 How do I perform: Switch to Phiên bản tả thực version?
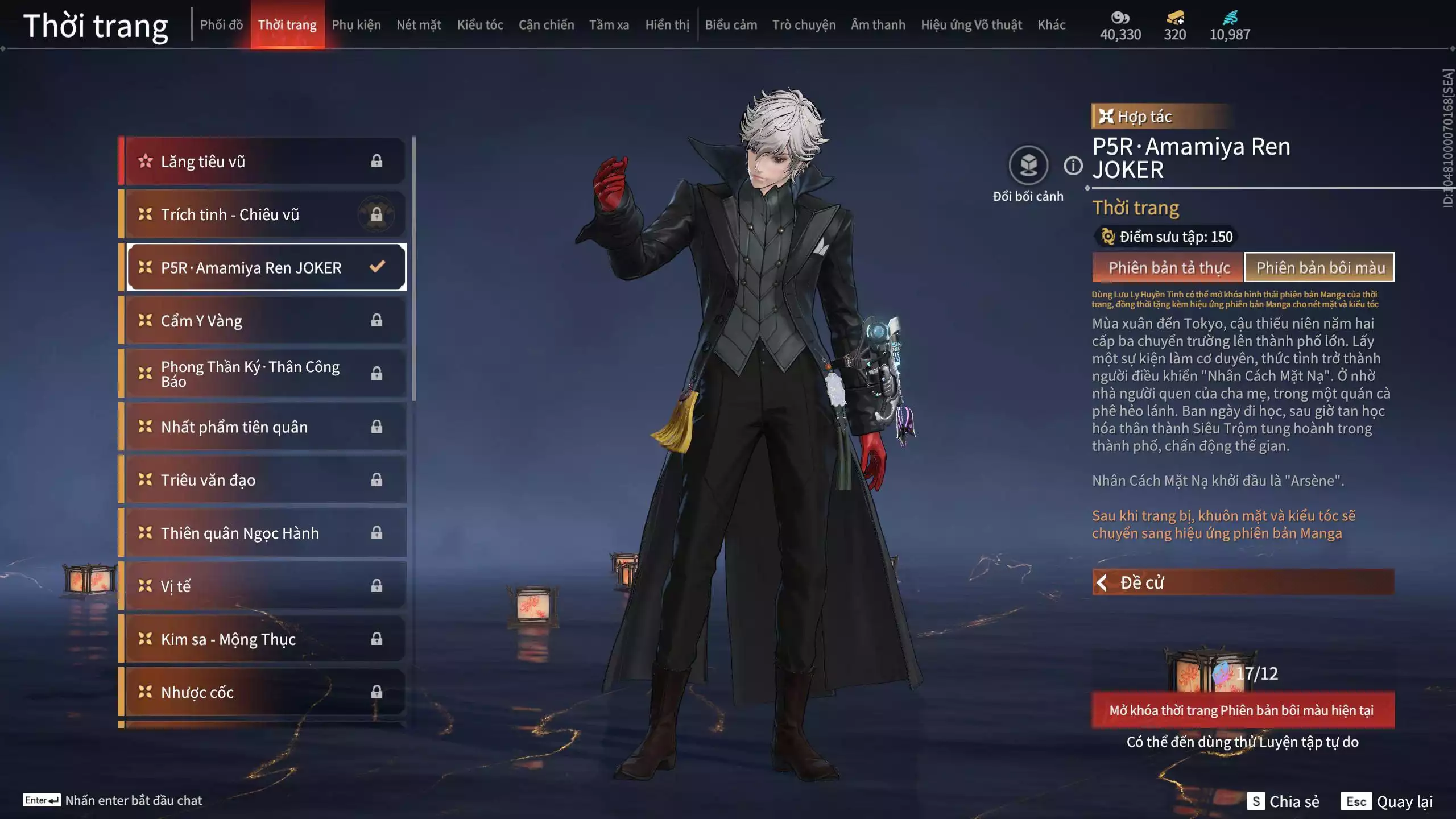[x=1168, y=268]
